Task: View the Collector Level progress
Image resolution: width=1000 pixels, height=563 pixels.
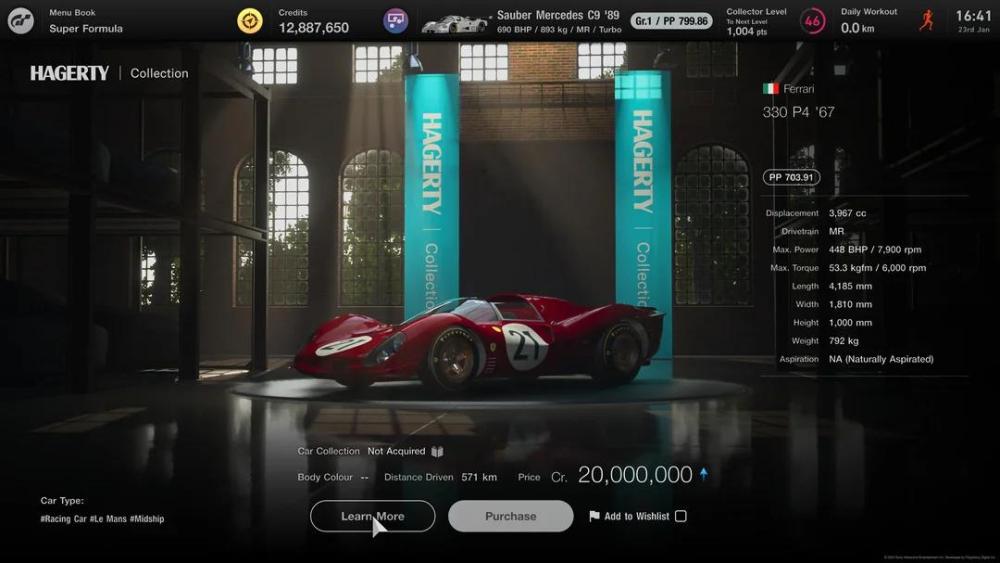Action: 775,21
